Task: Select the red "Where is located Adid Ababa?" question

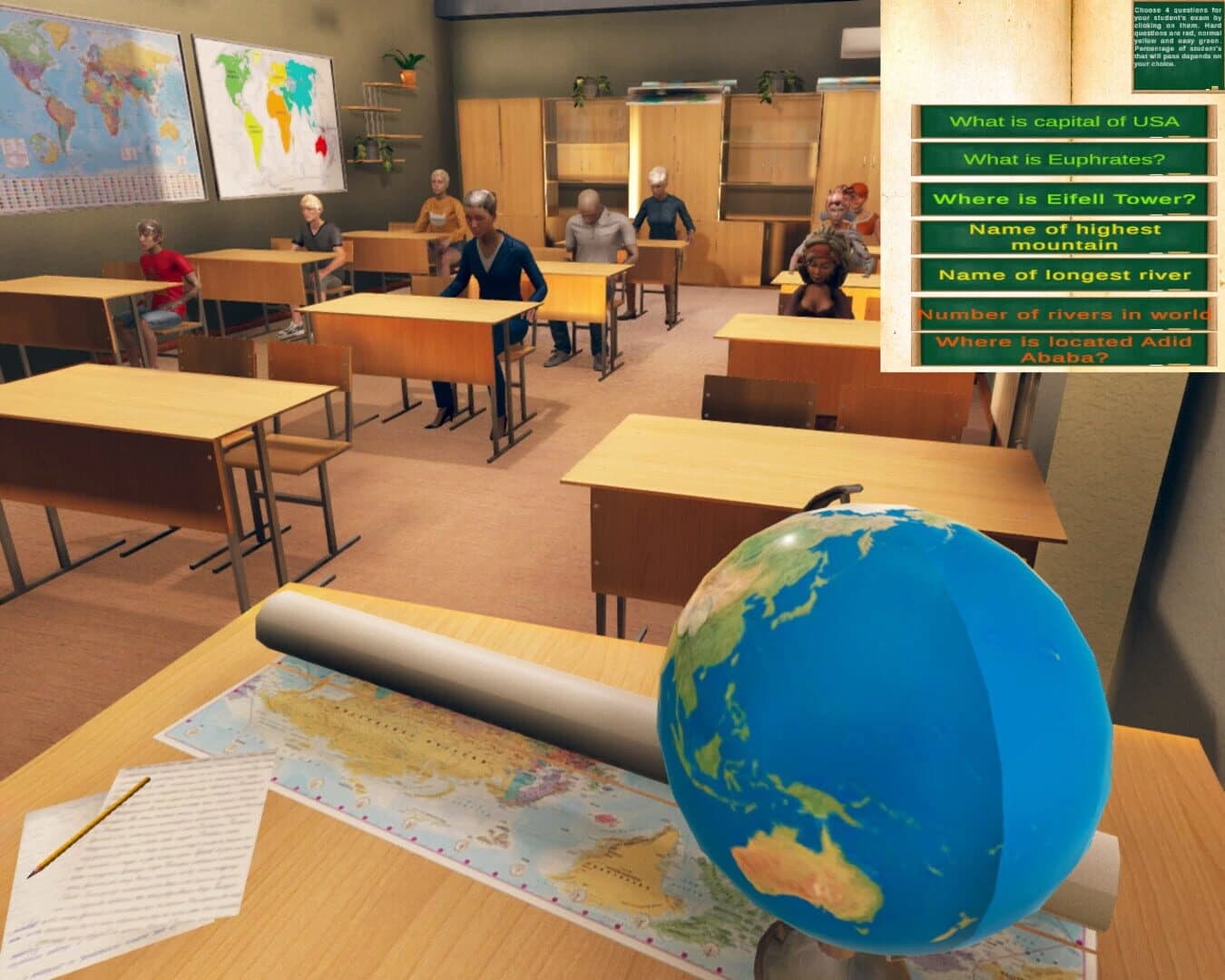Action: point(1064,349)
